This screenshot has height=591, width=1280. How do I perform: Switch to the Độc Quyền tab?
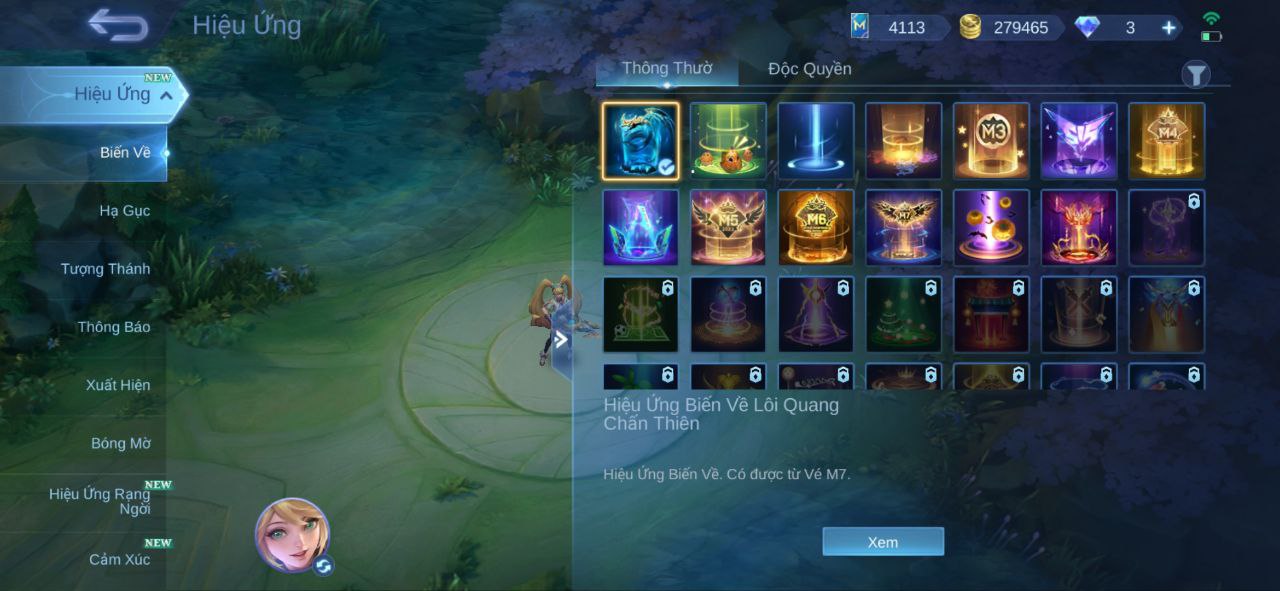[809, 69]
